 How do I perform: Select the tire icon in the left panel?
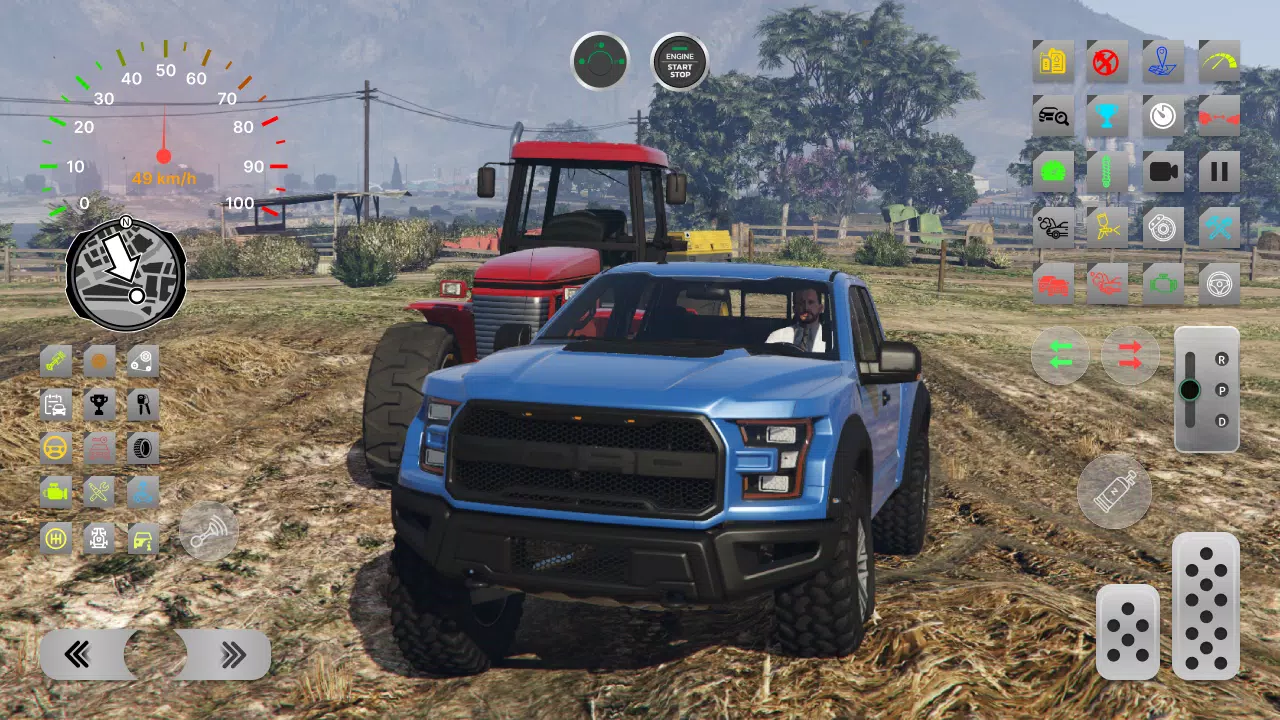tap(141, 448)
